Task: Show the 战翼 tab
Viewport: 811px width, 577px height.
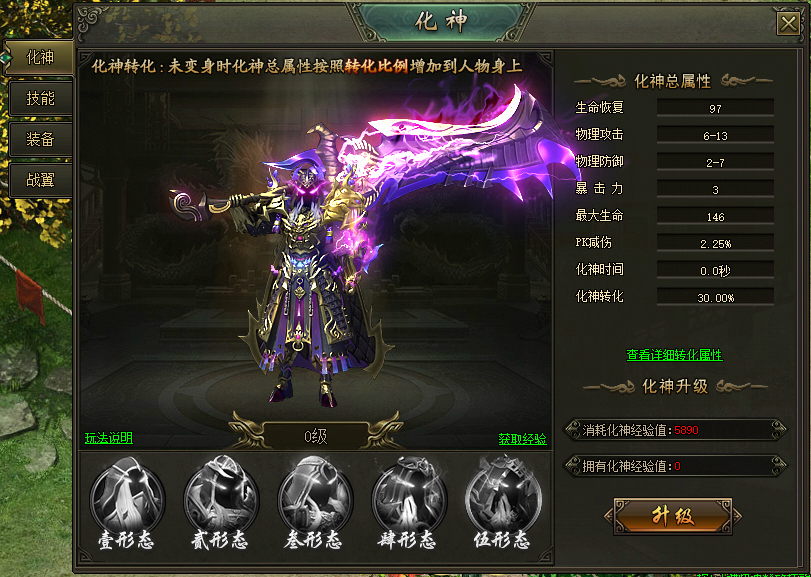Action: tap(40, 180)
